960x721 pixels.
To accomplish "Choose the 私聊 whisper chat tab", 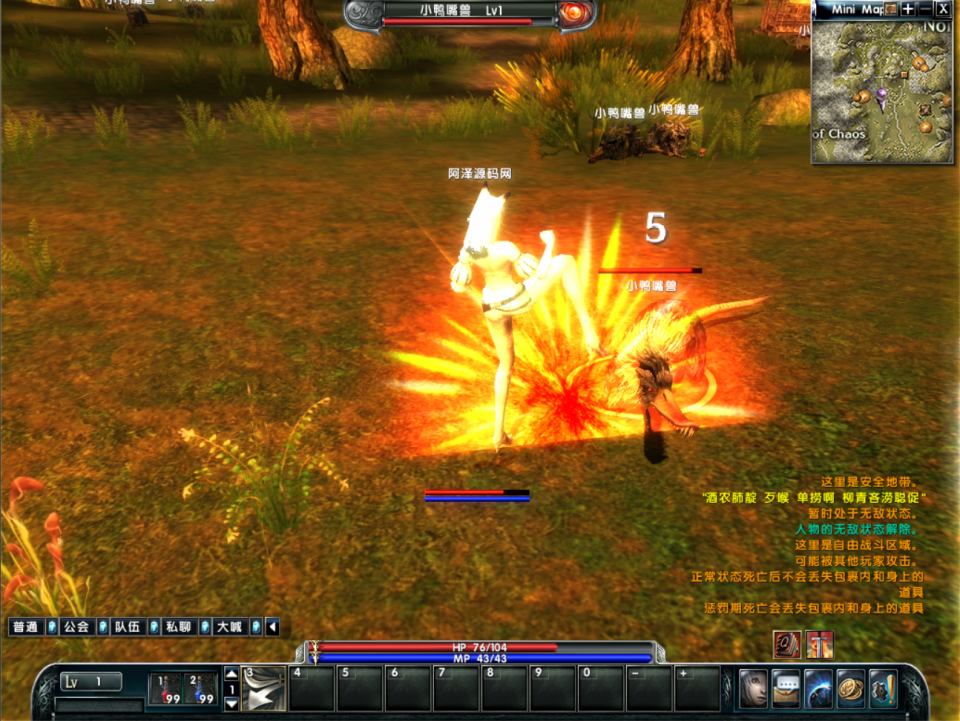I will point(178,627).
